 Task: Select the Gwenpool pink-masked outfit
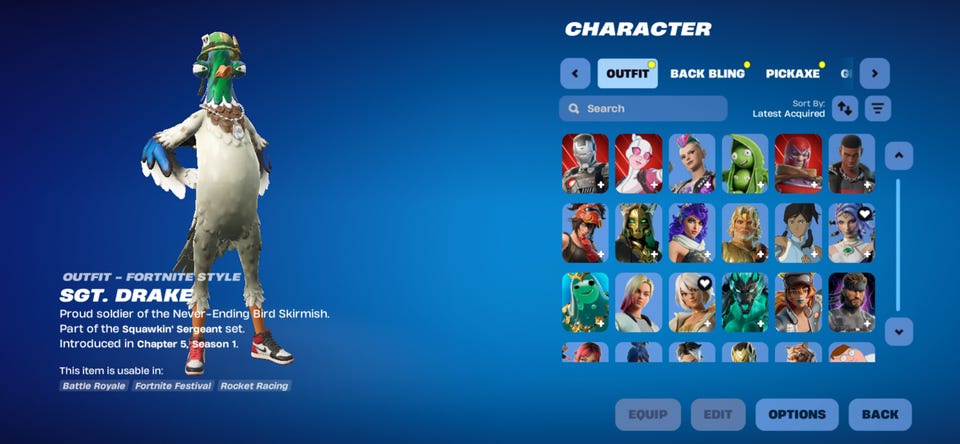[x=638, y=163]
